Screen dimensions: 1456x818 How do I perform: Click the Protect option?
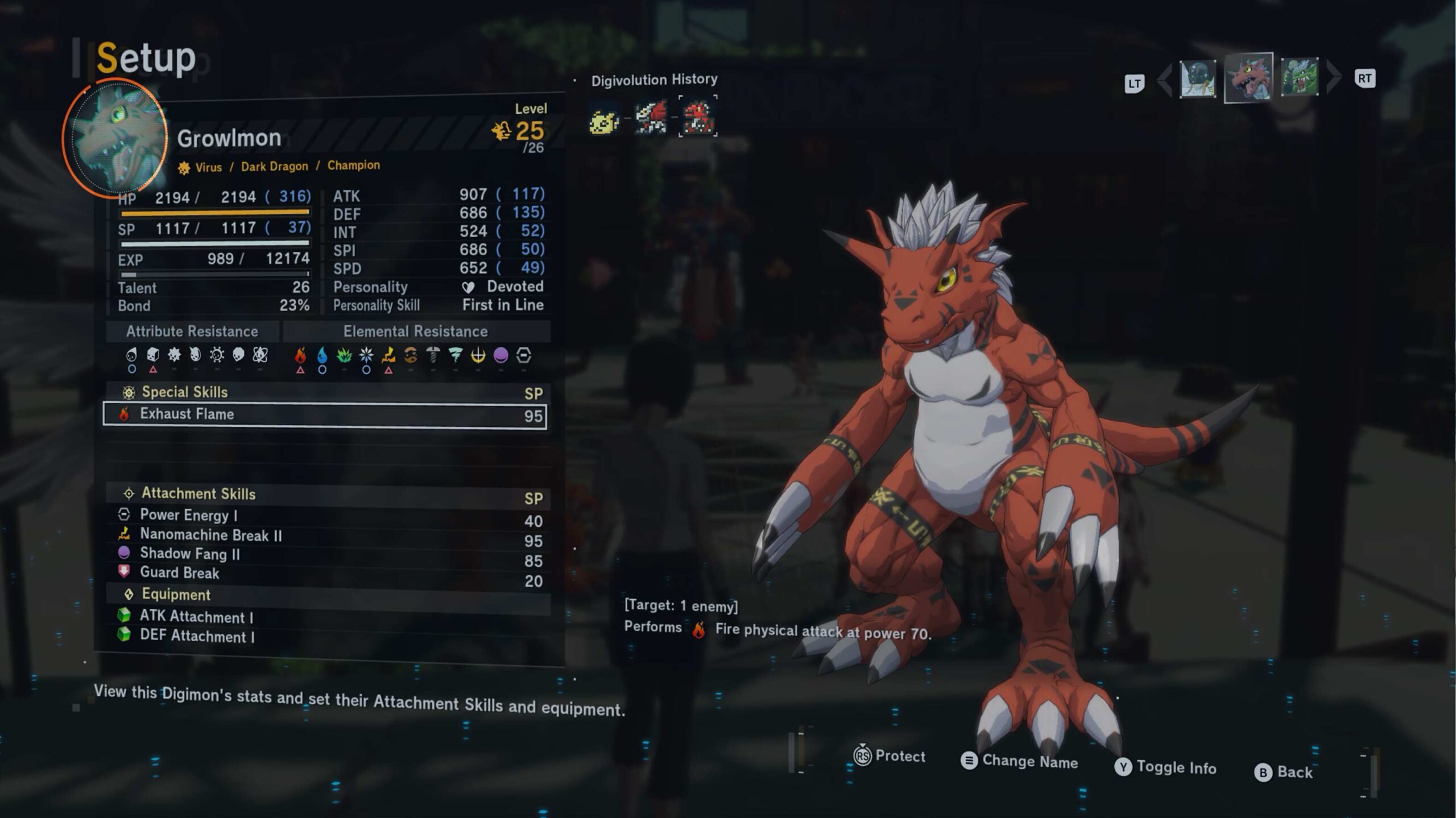pos(890,756)
